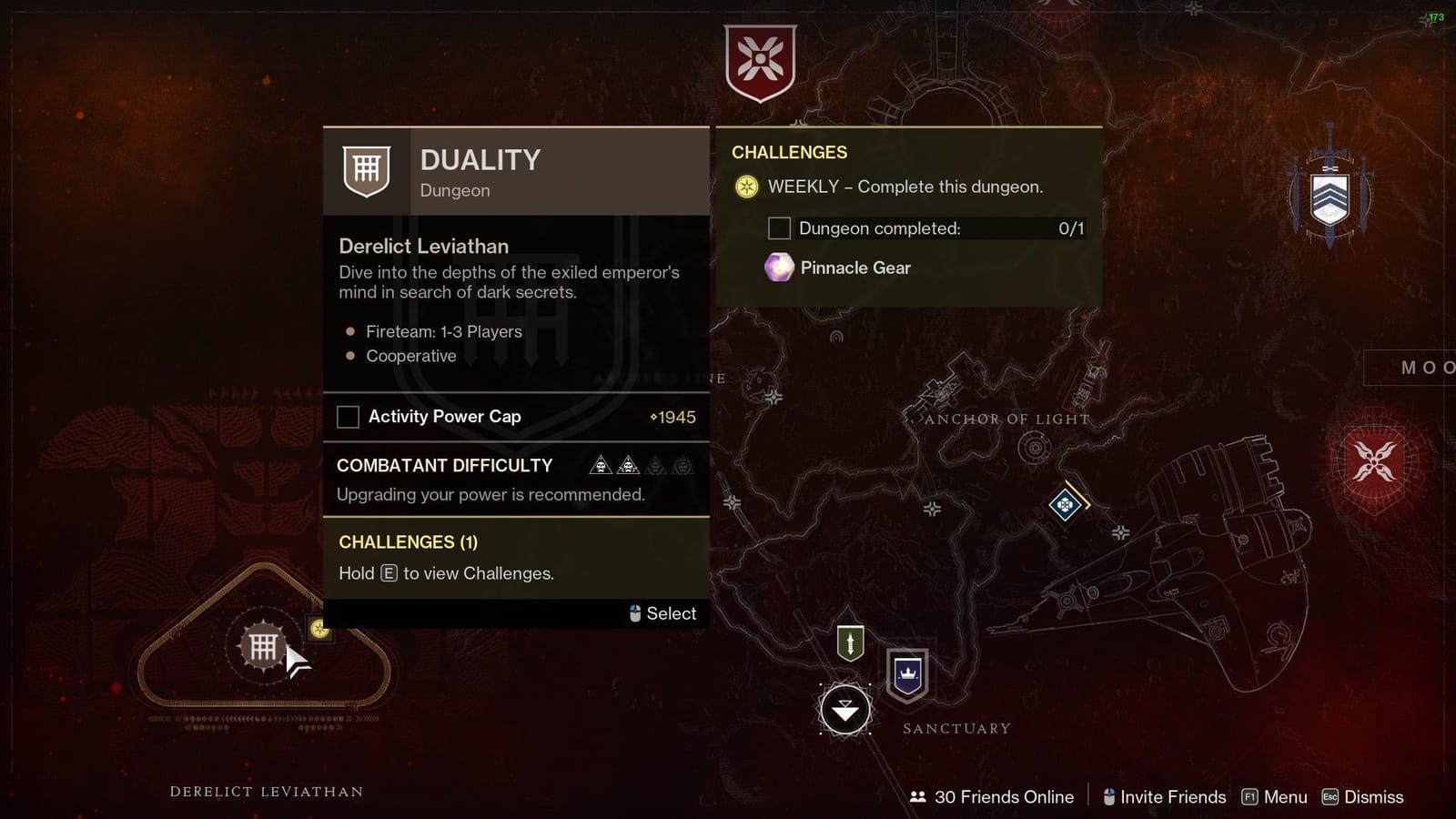This screenshot has height=819, width=1456.
Task: Check the Dungeon completed checkbox
Action: (778, 228)
